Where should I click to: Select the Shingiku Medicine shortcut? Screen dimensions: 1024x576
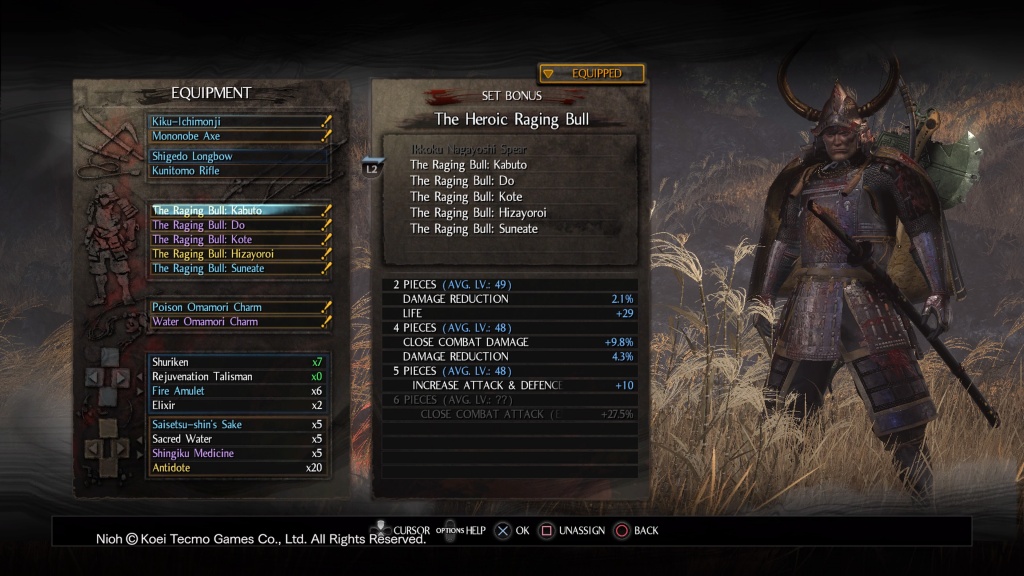(x=238, y=453)
